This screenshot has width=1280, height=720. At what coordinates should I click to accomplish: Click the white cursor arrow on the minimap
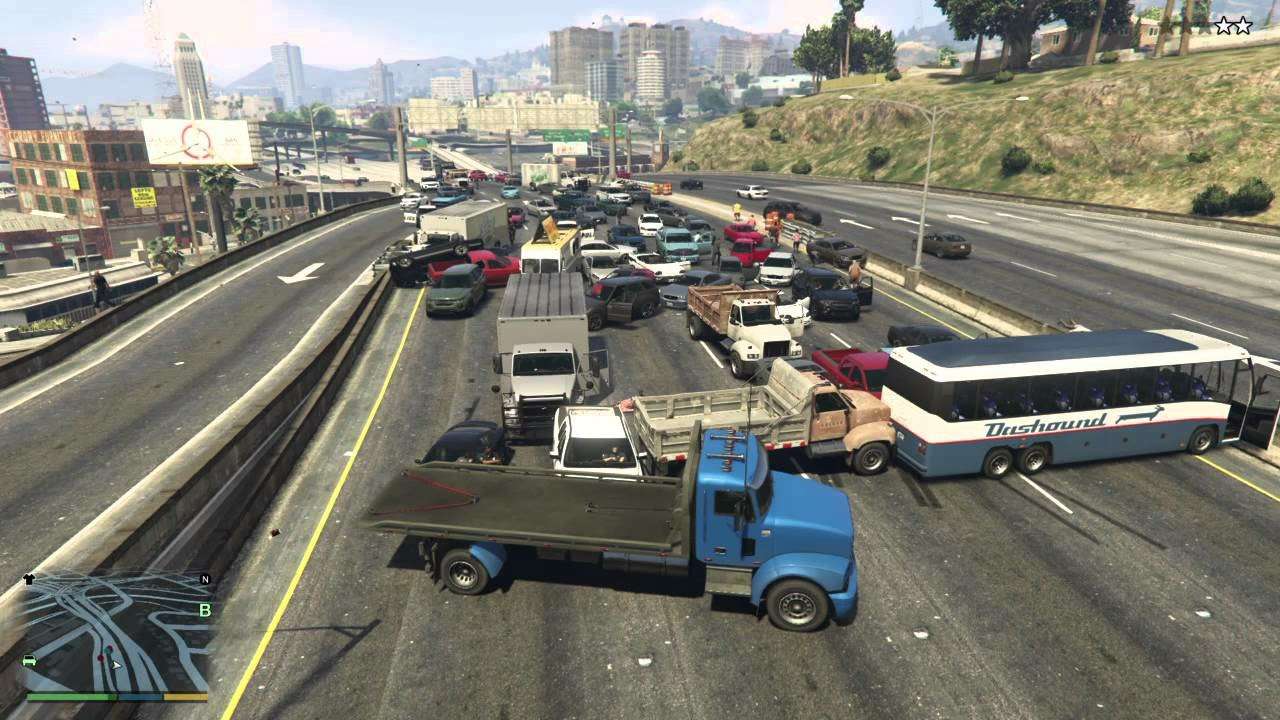[x=116, y=666]
